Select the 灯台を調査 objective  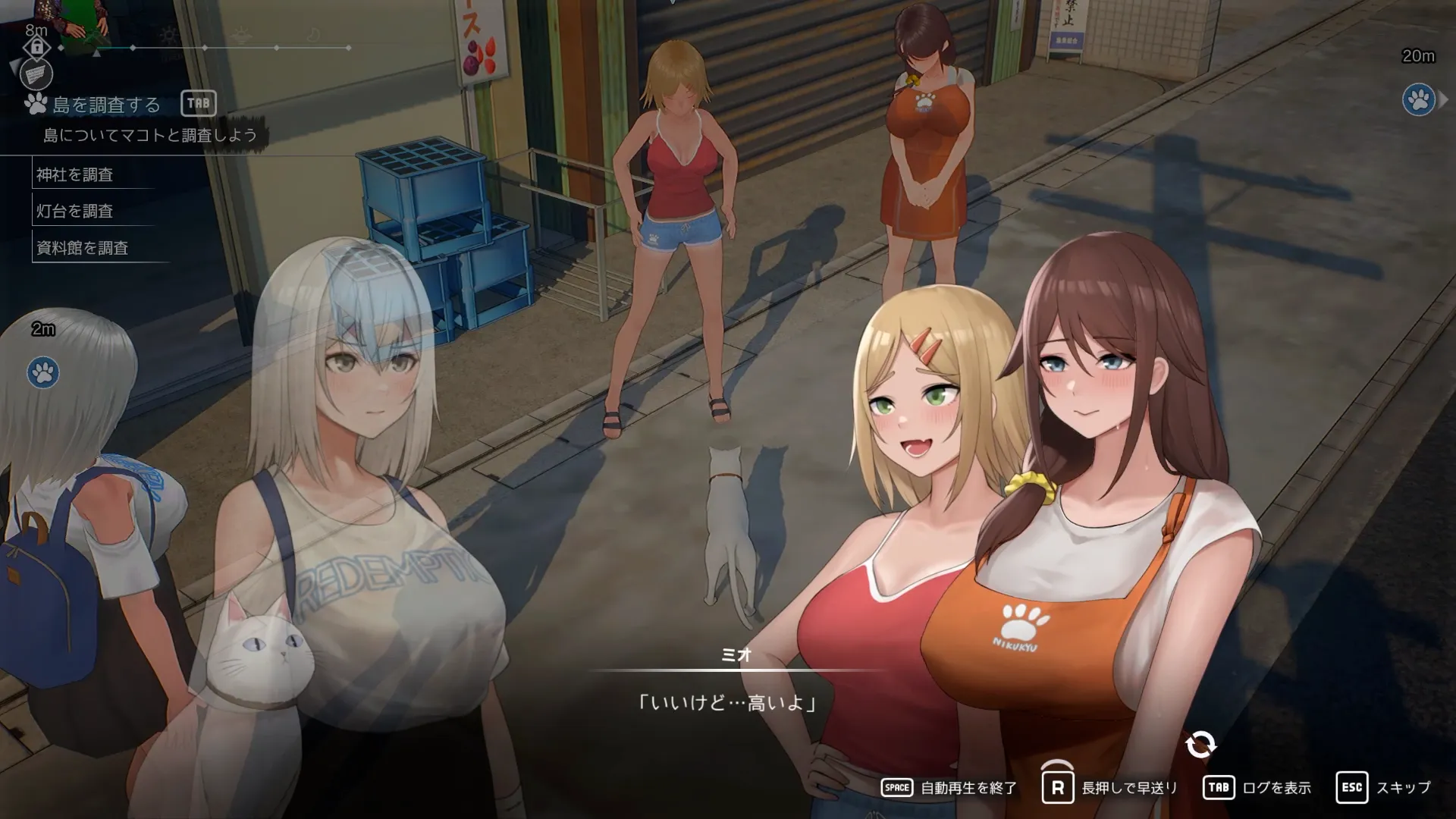(75, 211)
